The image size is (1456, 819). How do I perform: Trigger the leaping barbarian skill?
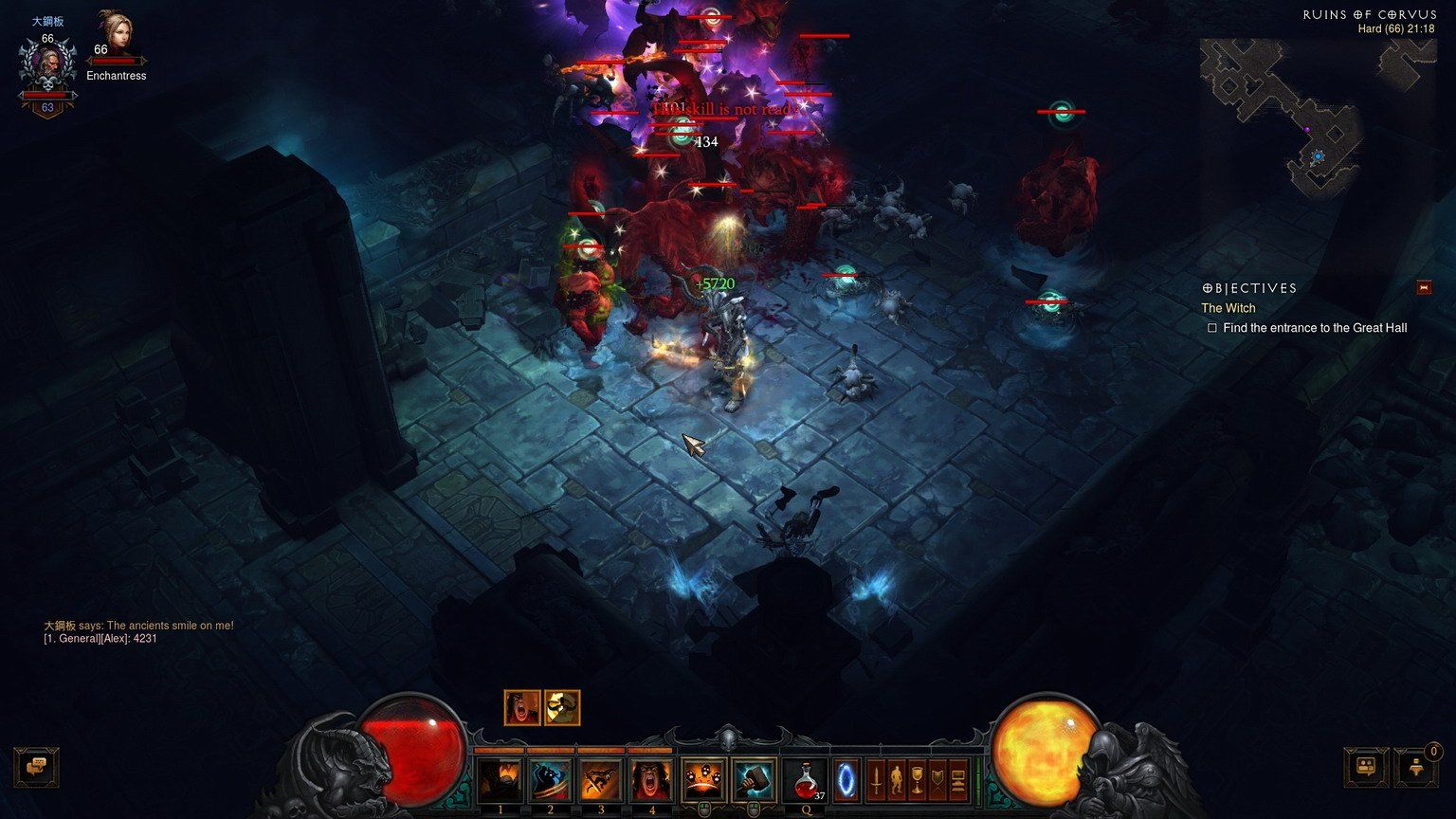pos(601,781)
